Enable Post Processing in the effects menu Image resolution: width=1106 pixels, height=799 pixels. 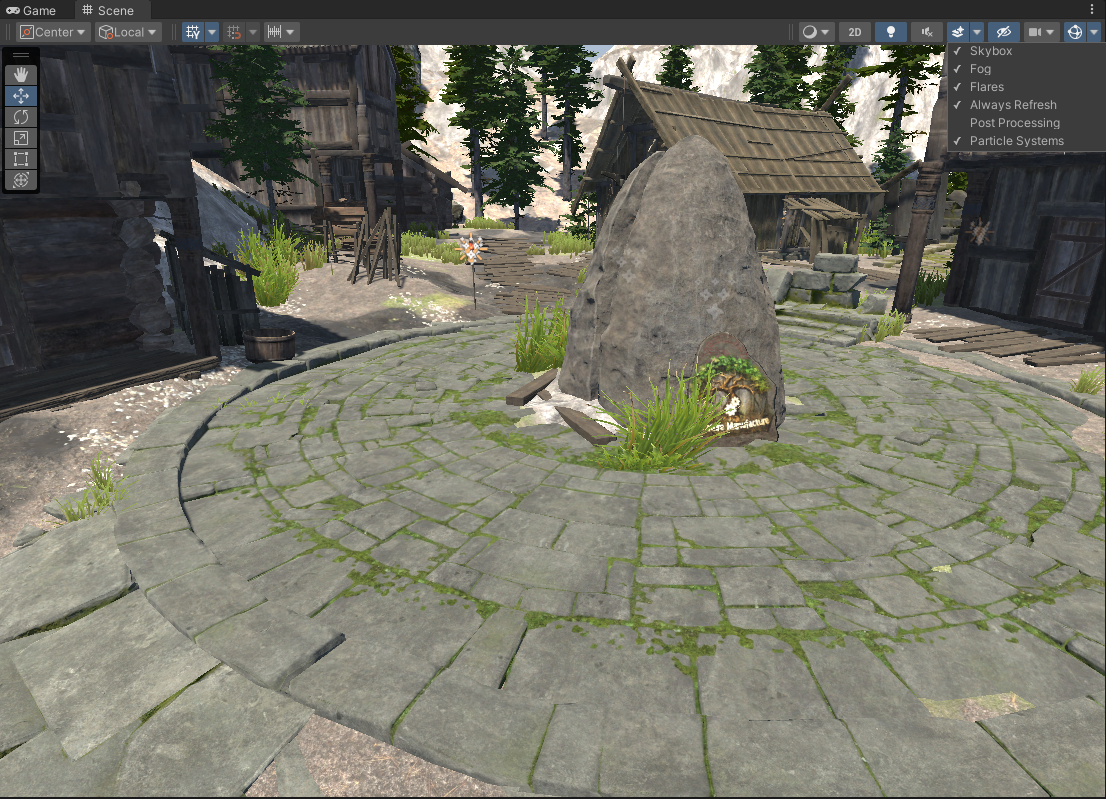(x=1014, y=123)
